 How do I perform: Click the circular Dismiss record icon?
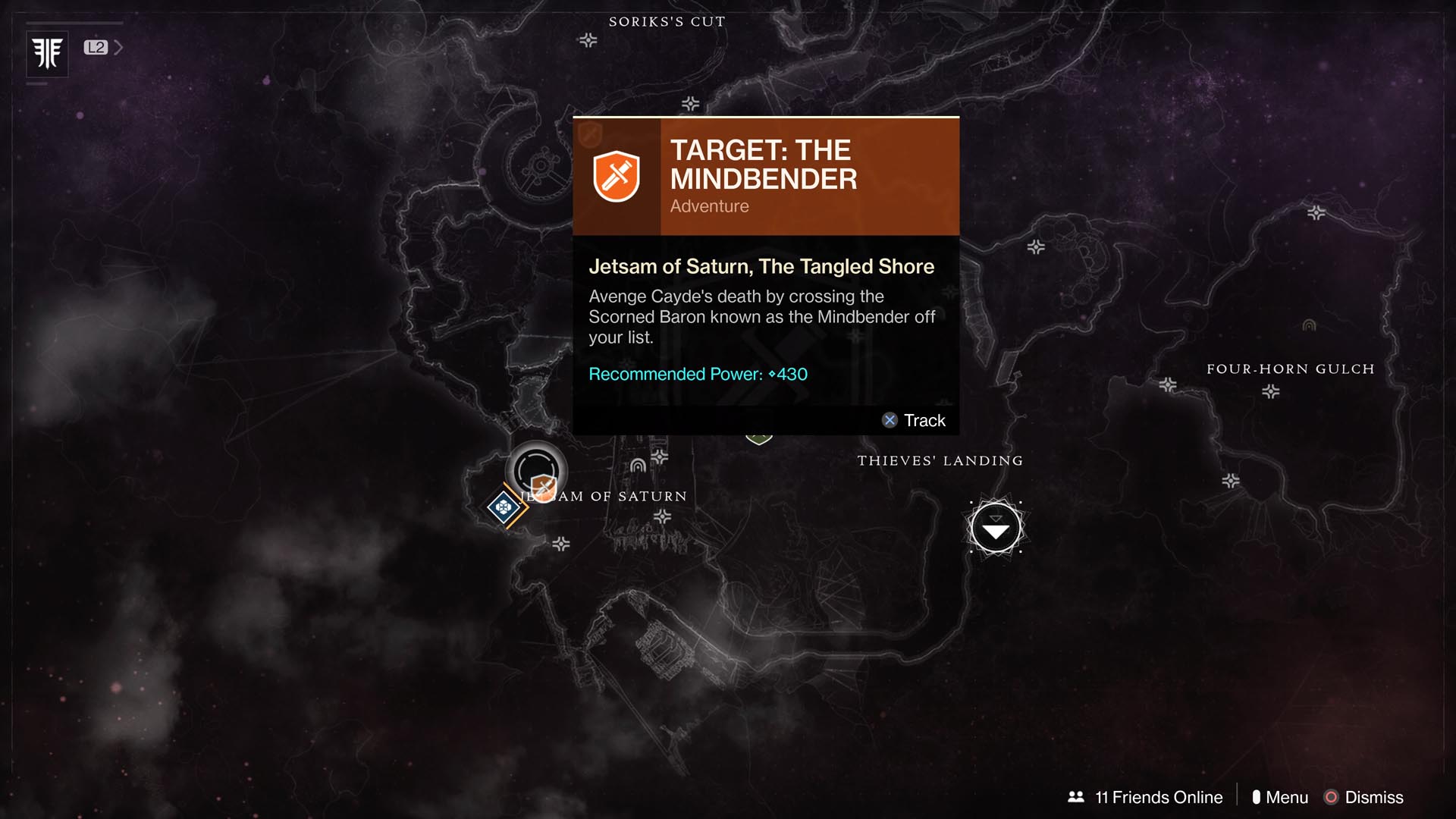[x=1332, y=797]
